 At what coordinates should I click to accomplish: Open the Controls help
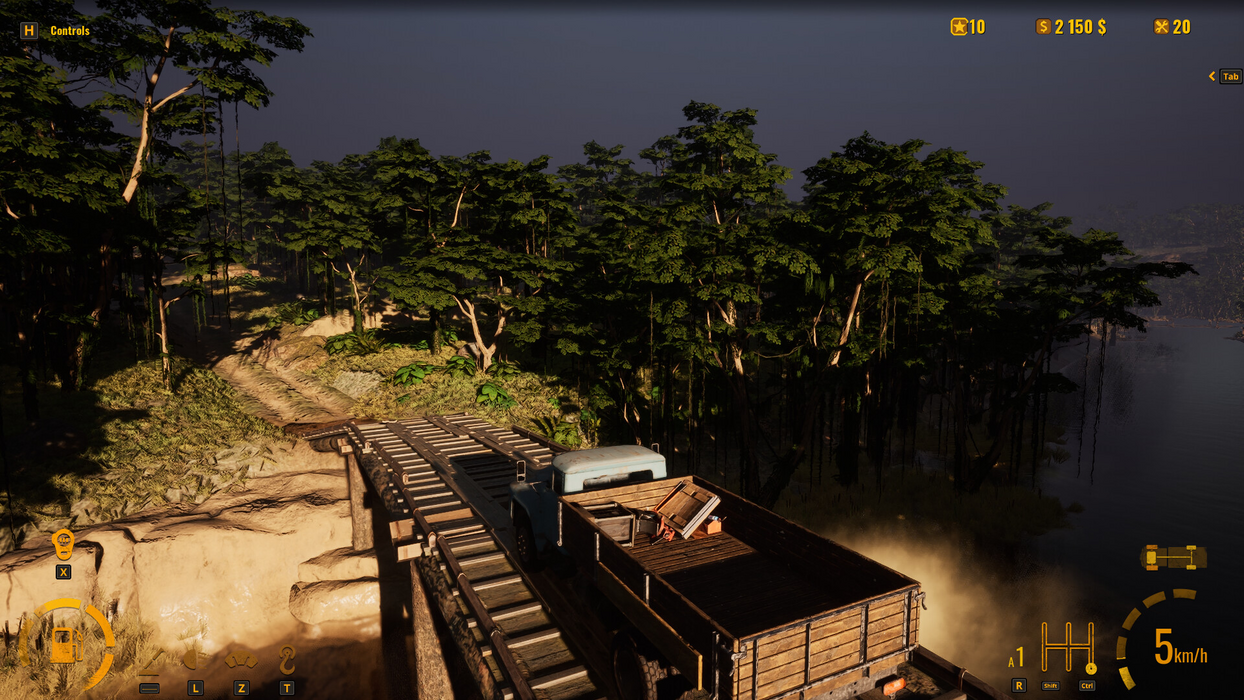[x=57, y=31]
